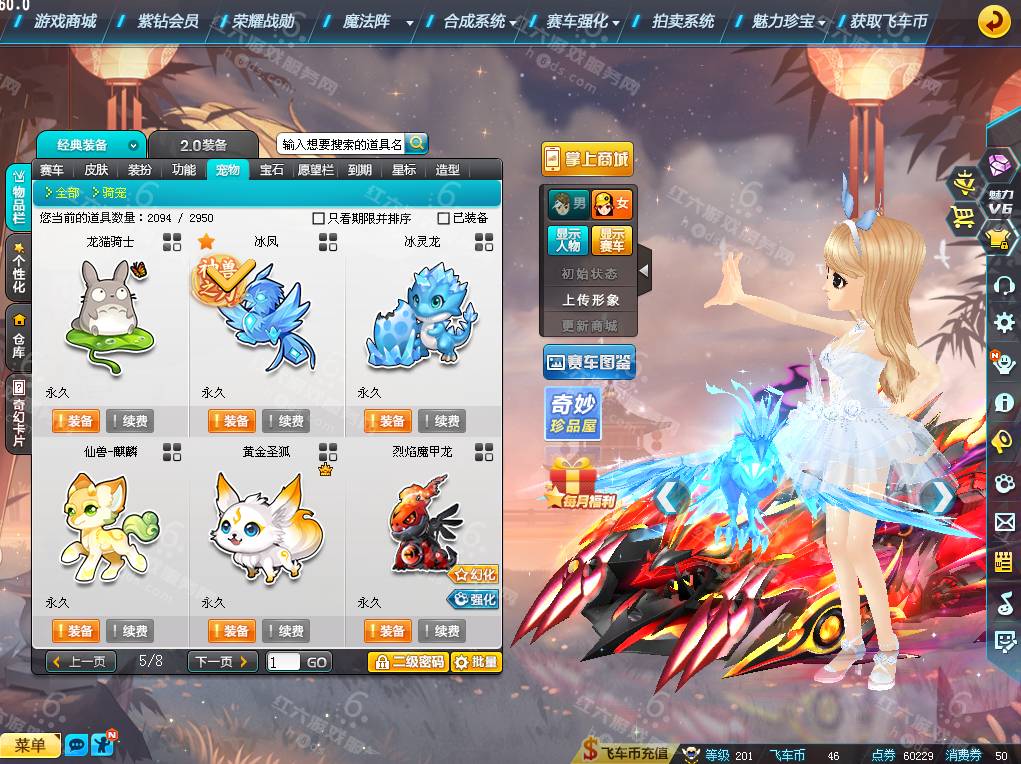Open the 游戏商城 game mall menu
This screenshot has height=764, width=1021.
point(65,20)
